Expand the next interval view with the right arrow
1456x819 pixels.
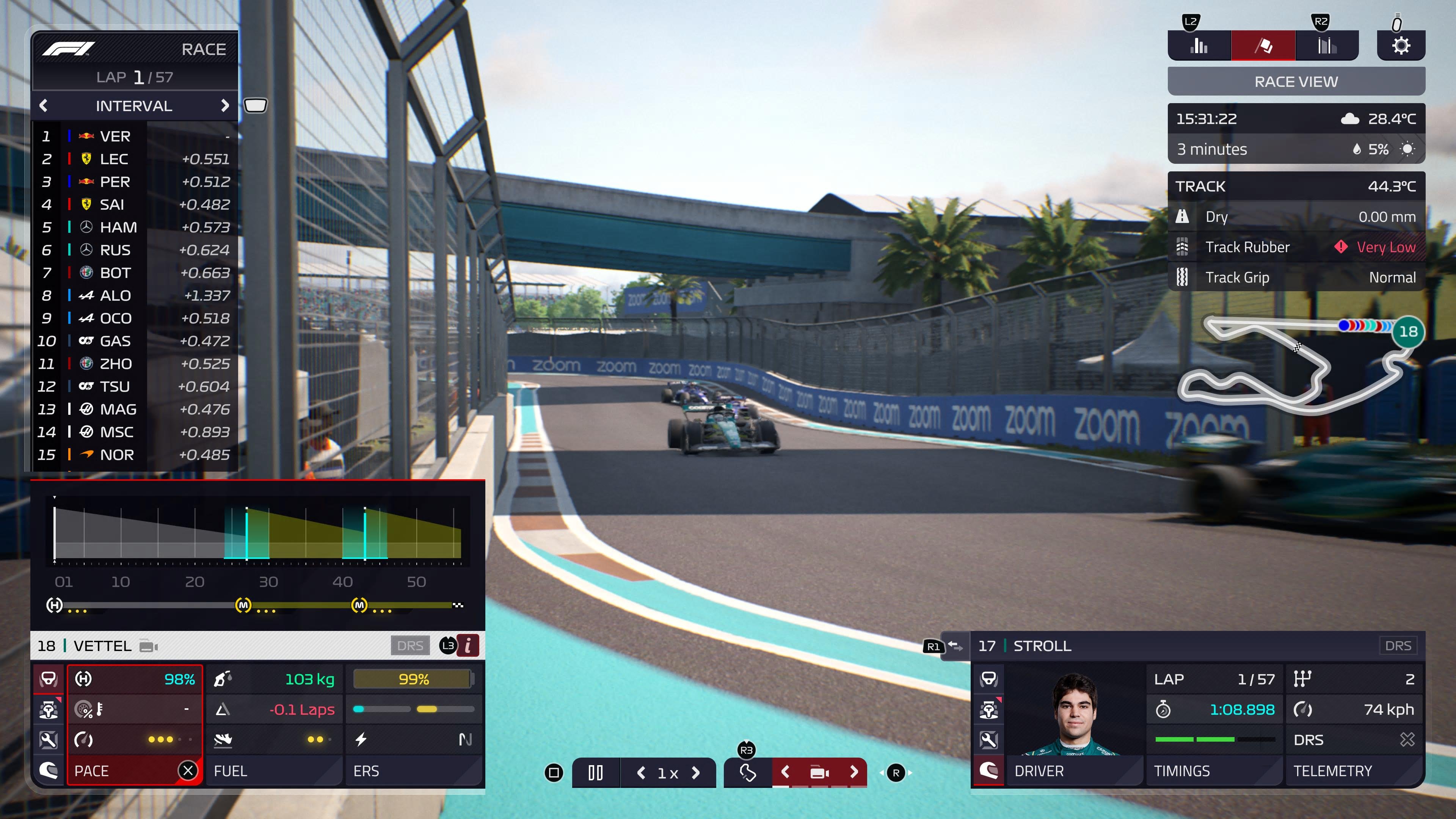(x=225, y=106)
